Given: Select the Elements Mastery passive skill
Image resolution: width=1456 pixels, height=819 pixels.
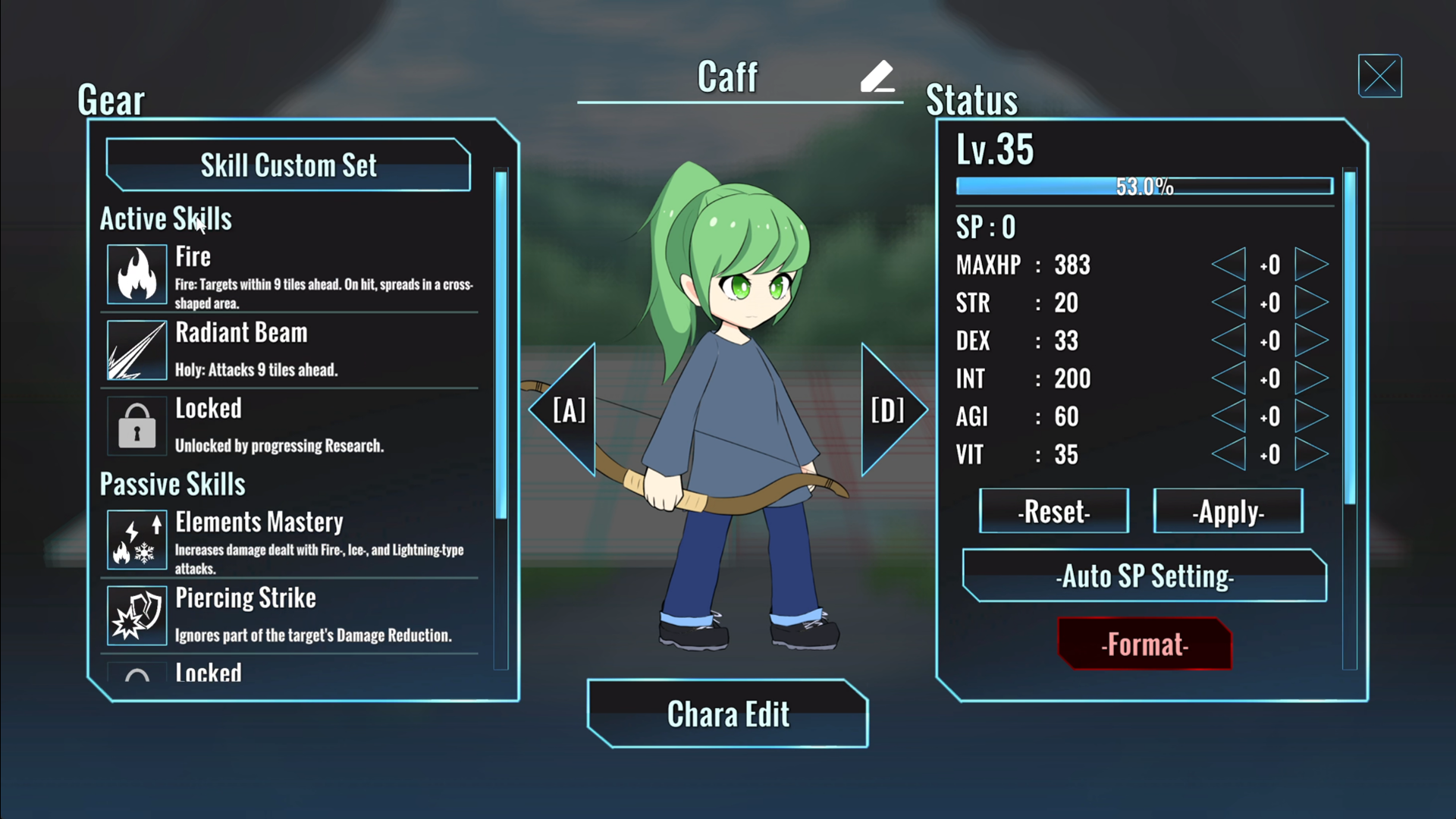Looking at the screenshot, I should coord(289,540).
